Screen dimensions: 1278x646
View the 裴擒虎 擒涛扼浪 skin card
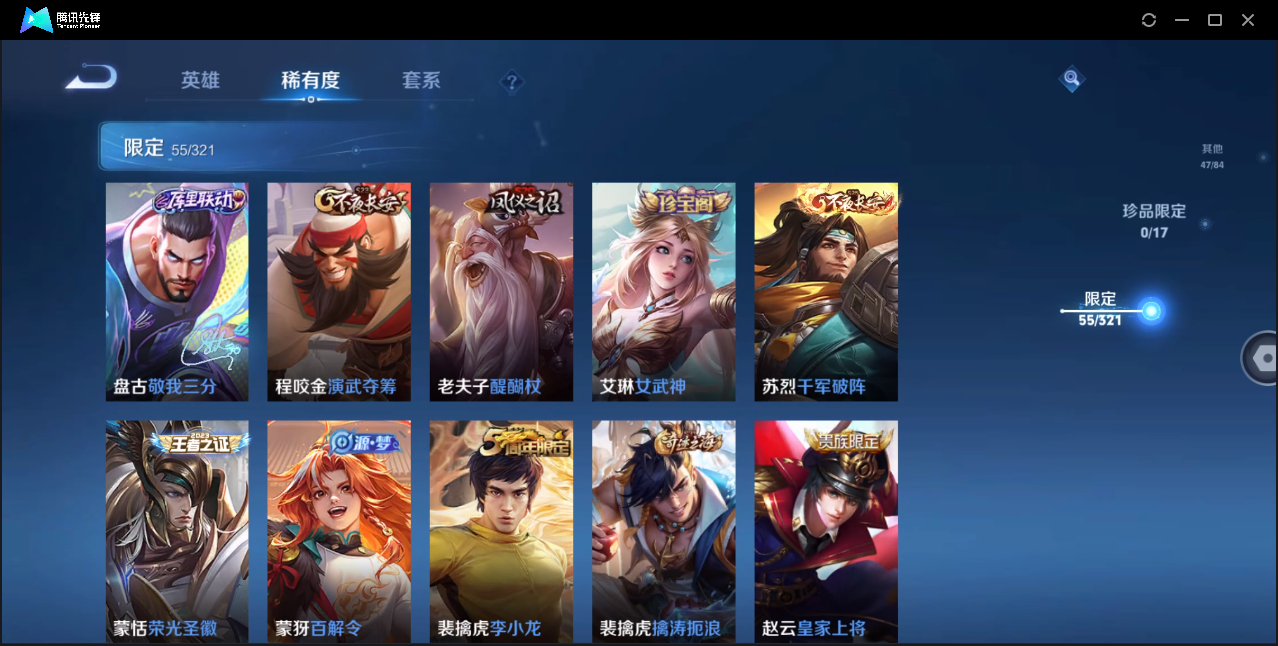[x=663, y=530]
